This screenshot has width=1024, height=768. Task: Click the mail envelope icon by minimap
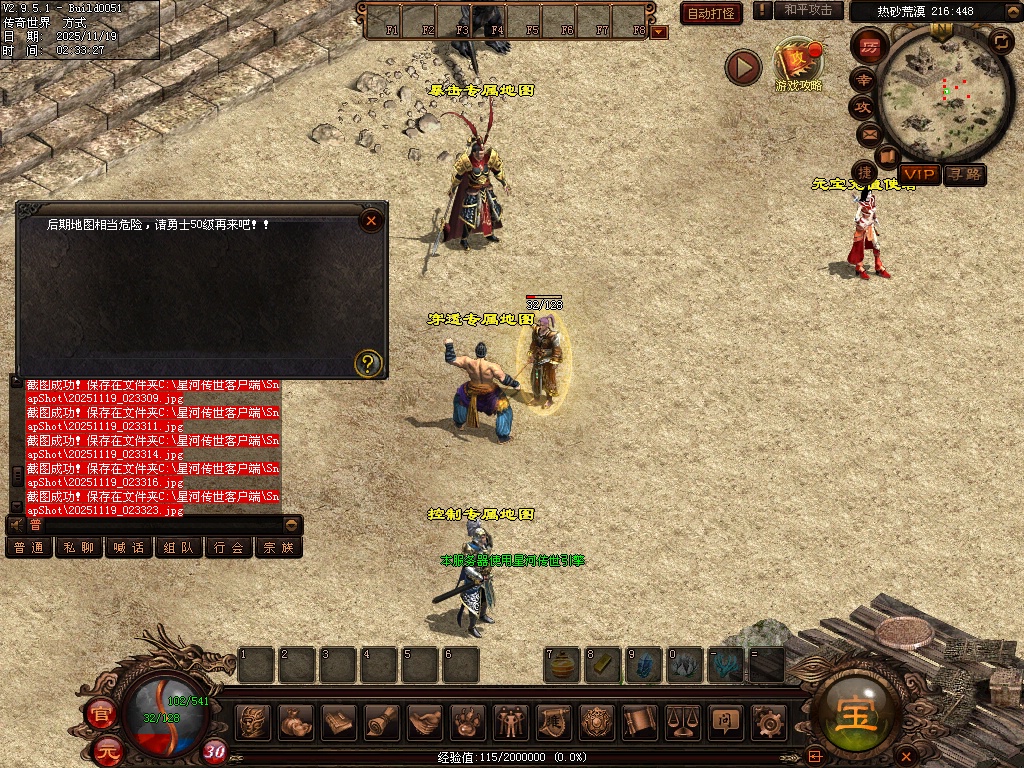click(869, 134)
